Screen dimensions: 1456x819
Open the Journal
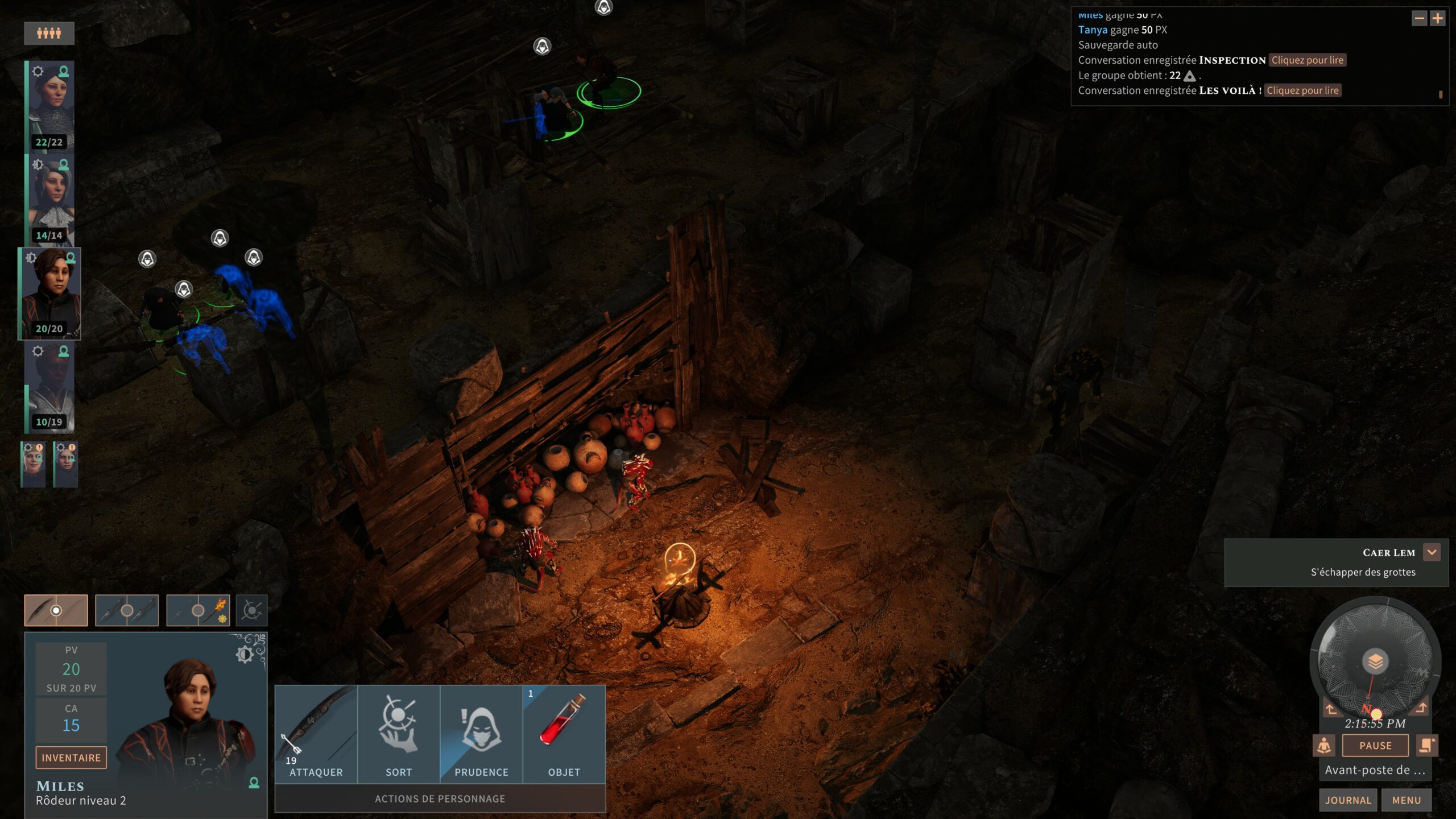point(1348,800)
